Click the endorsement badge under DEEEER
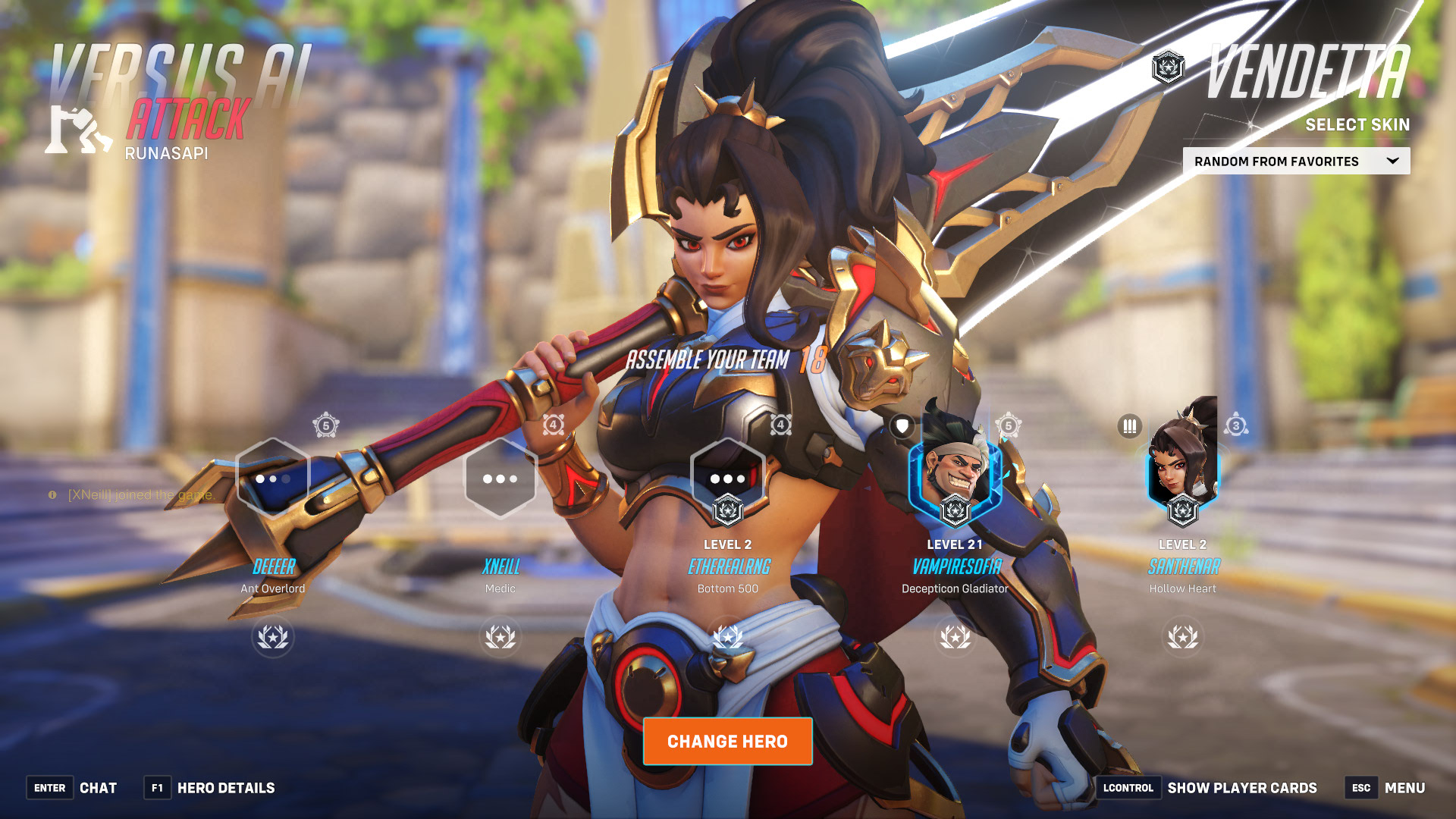The height and width of the screenshot is (819, 1456). tap(273, 637)
